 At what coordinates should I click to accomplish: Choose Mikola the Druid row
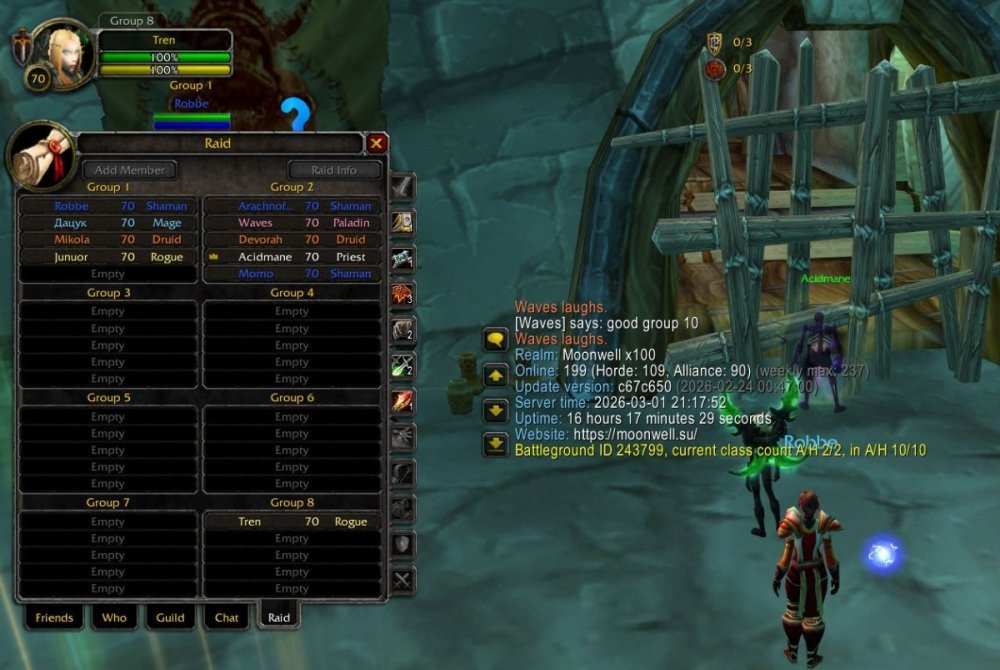coord(108,240)
